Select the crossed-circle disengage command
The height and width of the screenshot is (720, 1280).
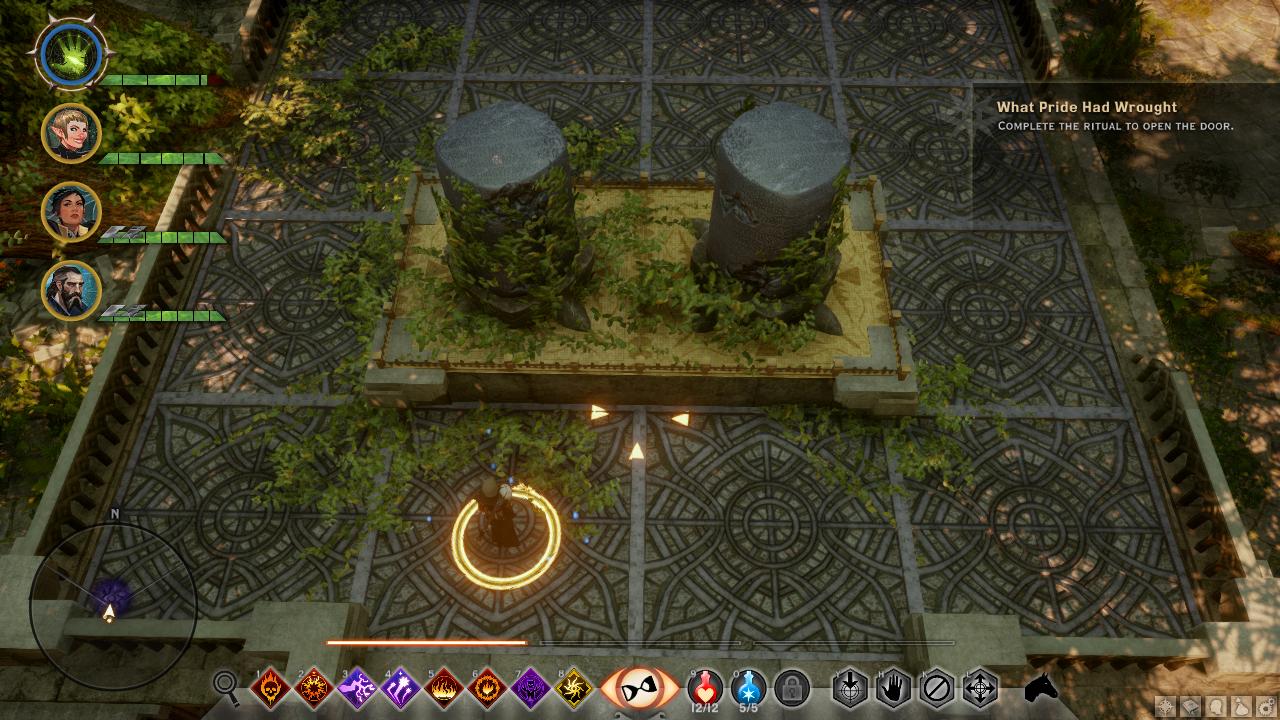pyautogui.click(x=937, y=688)
